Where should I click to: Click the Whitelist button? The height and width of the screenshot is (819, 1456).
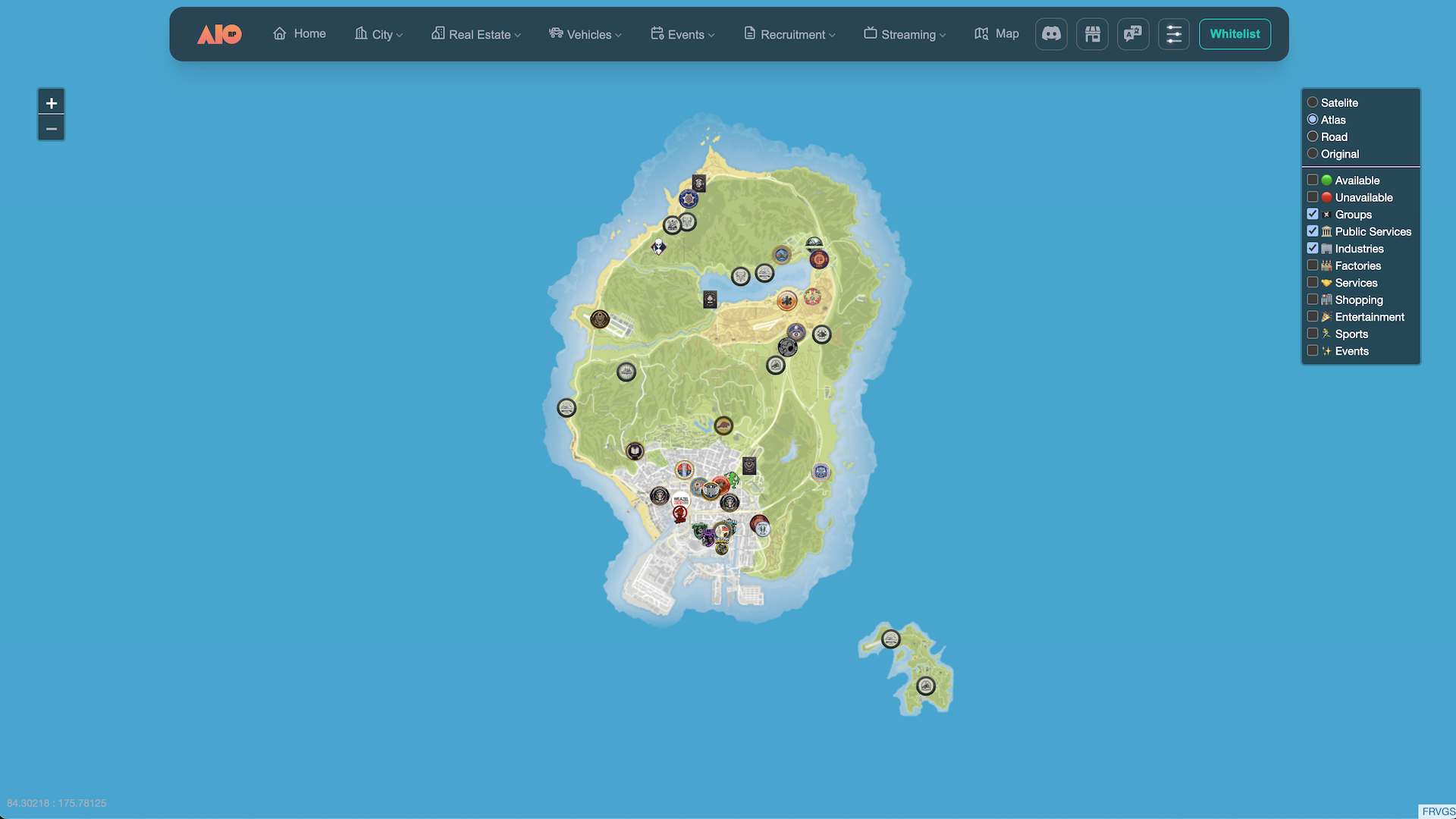coord(1235,34)
